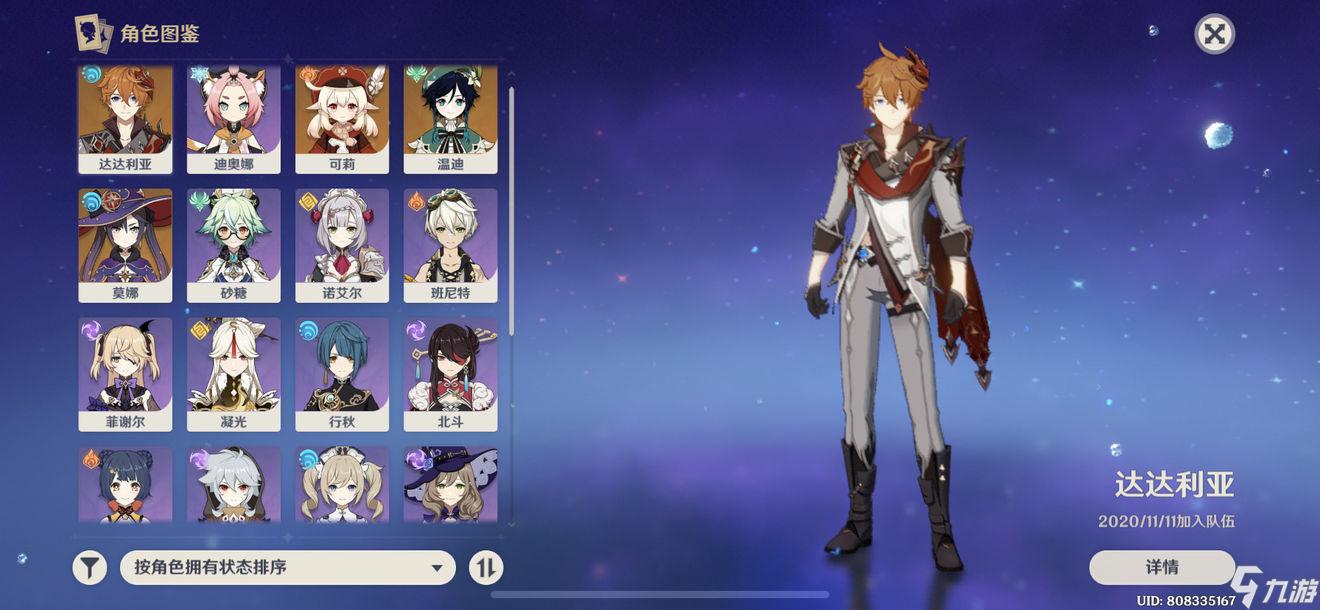Pick the 北斗 character card
Screen dimensions: 1320x610
tap(450, 374)
